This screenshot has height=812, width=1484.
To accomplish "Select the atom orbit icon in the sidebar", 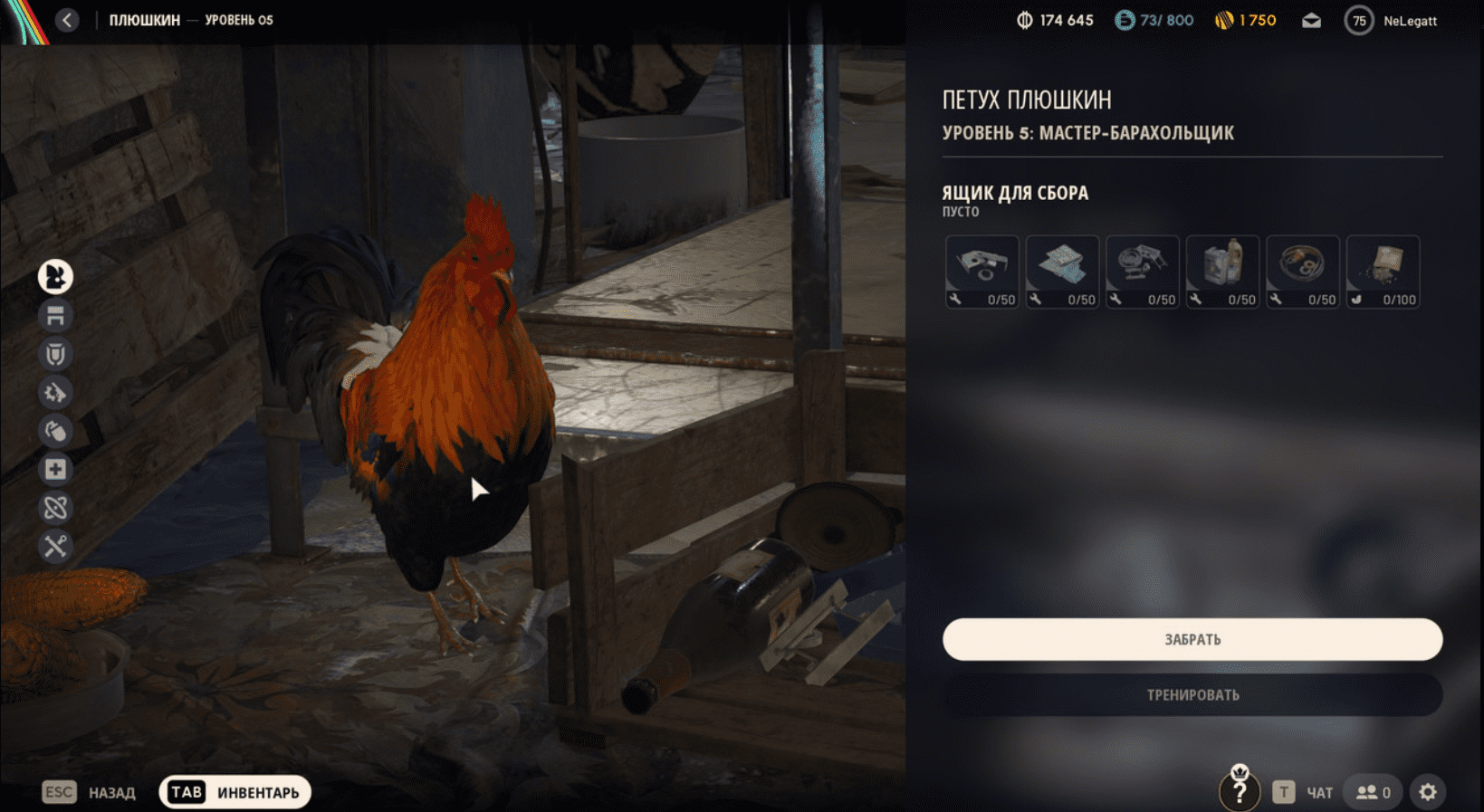I will pyautogui.click(x=55, y=508).
